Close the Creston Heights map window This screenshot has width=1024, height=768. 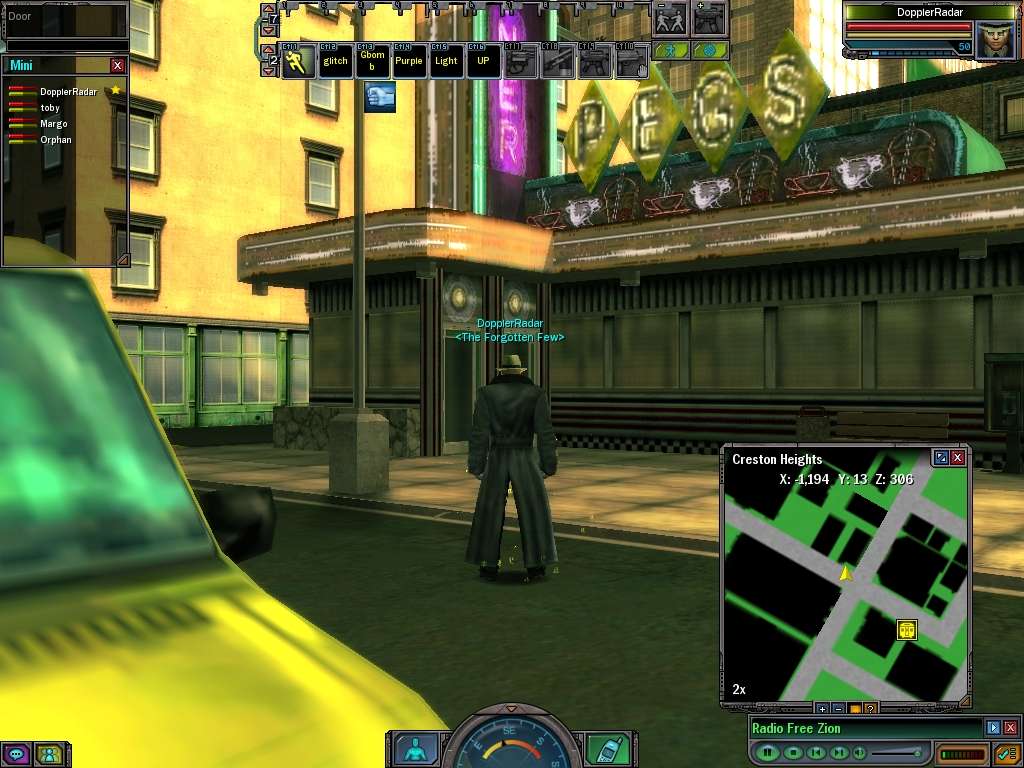[x=957, y=458]
